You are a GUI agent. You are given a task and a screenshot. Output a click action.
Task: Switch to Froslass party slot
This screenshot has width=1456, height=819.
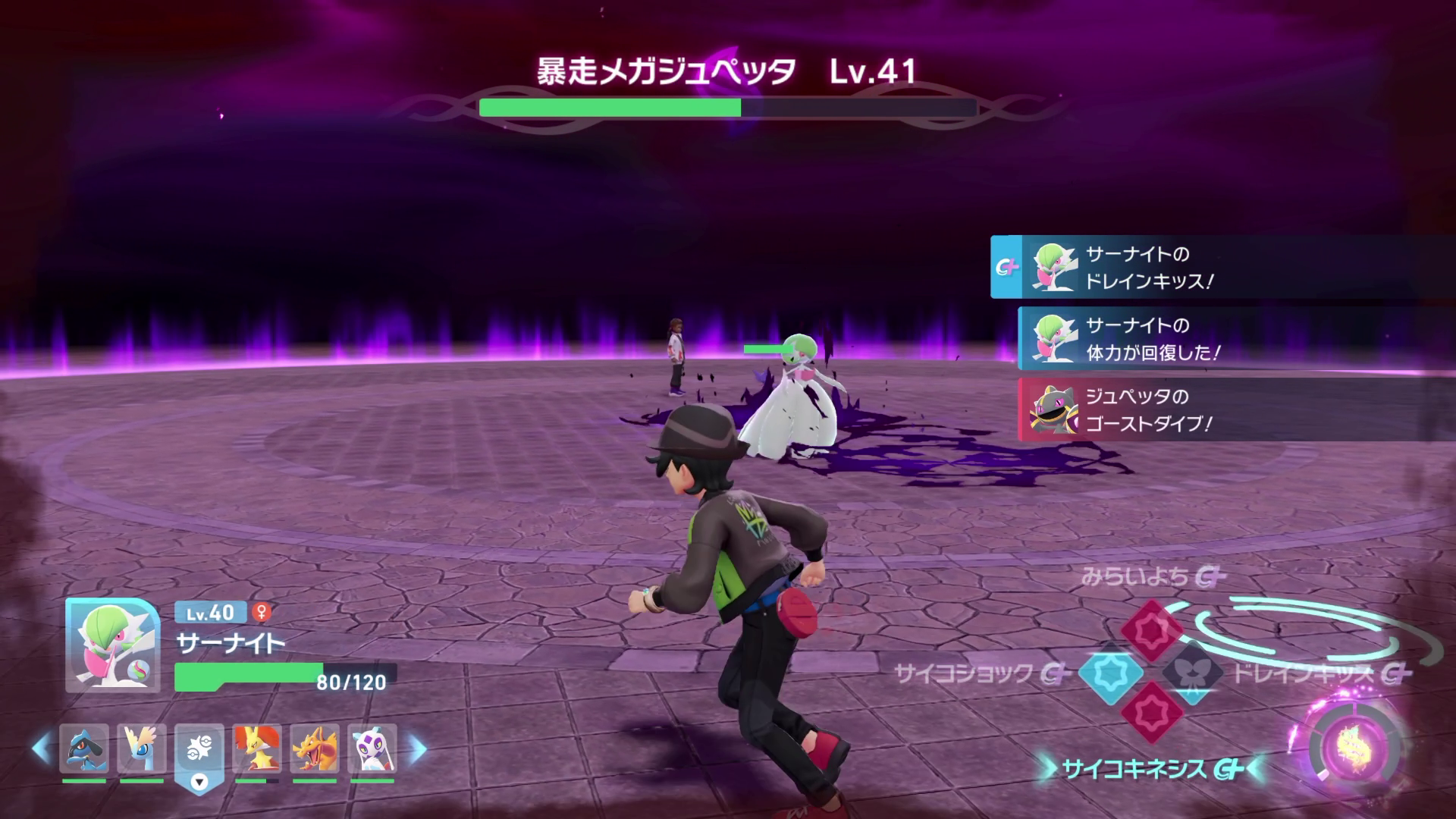372,748
